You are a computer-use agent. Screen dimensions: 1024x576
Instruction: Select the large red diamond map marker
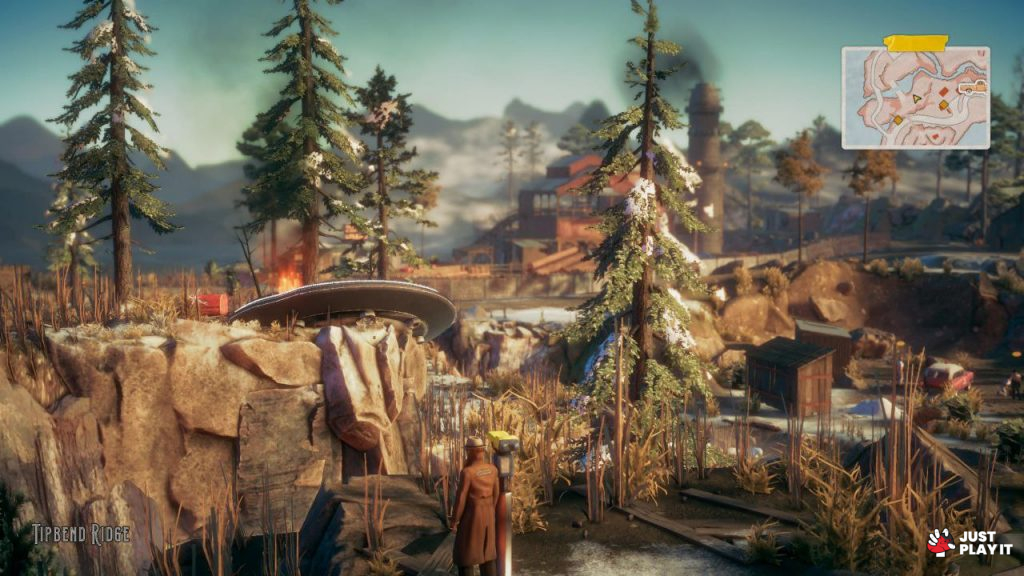pos(943,93)
